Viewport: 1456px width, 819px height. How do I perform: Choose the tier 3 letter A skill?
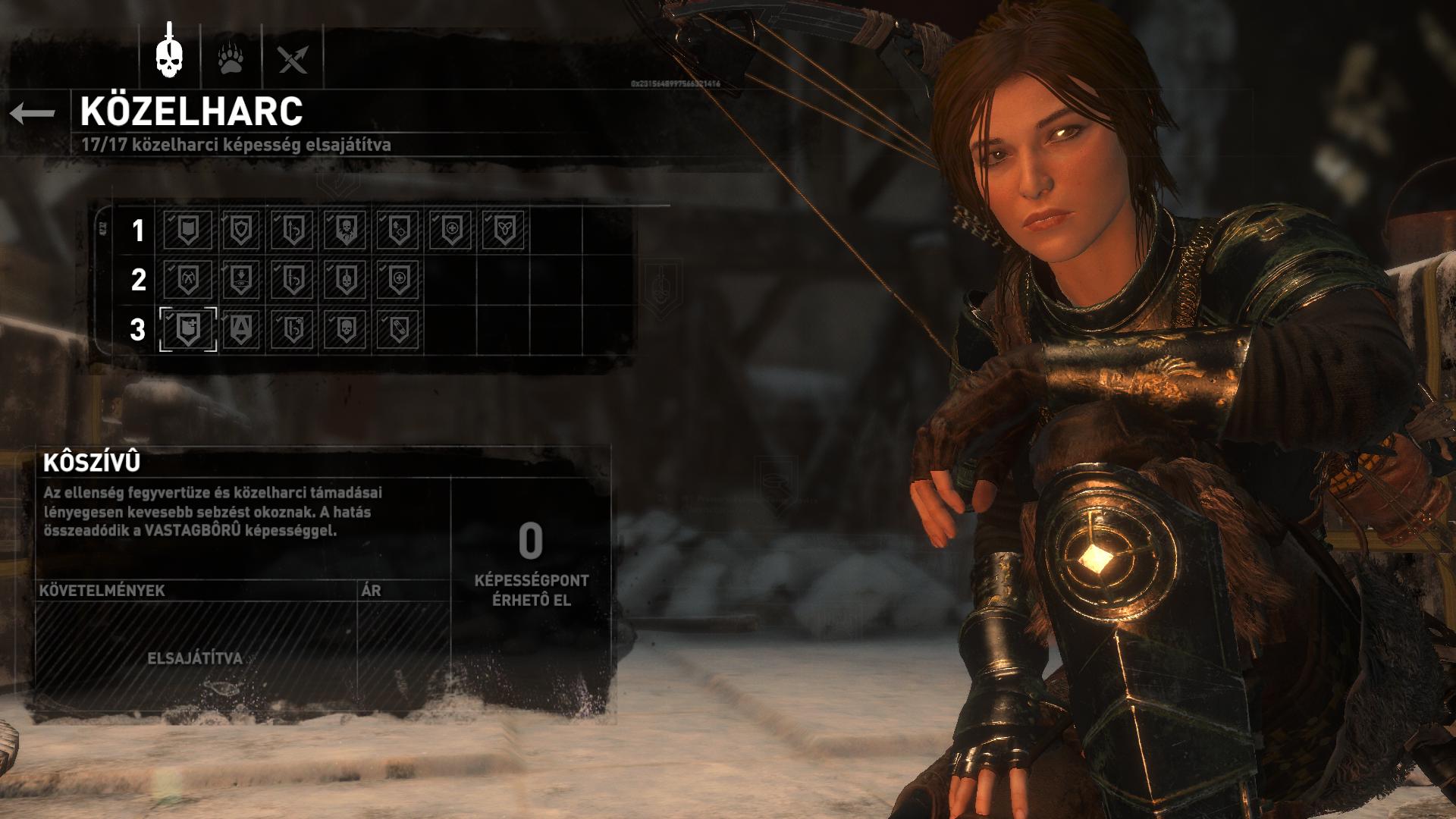pyautogui.click(x=240, y=329)
